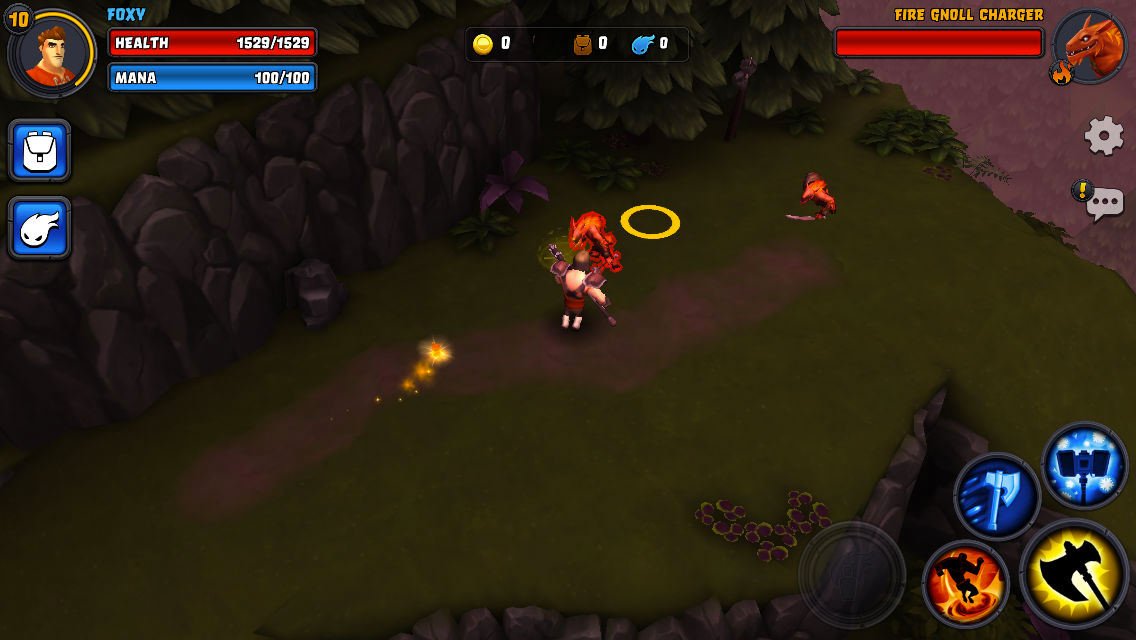This screenshot has width=1136, height=640.
Task: Open the chat bubble with alert
Action: [x=1103, y=203]
